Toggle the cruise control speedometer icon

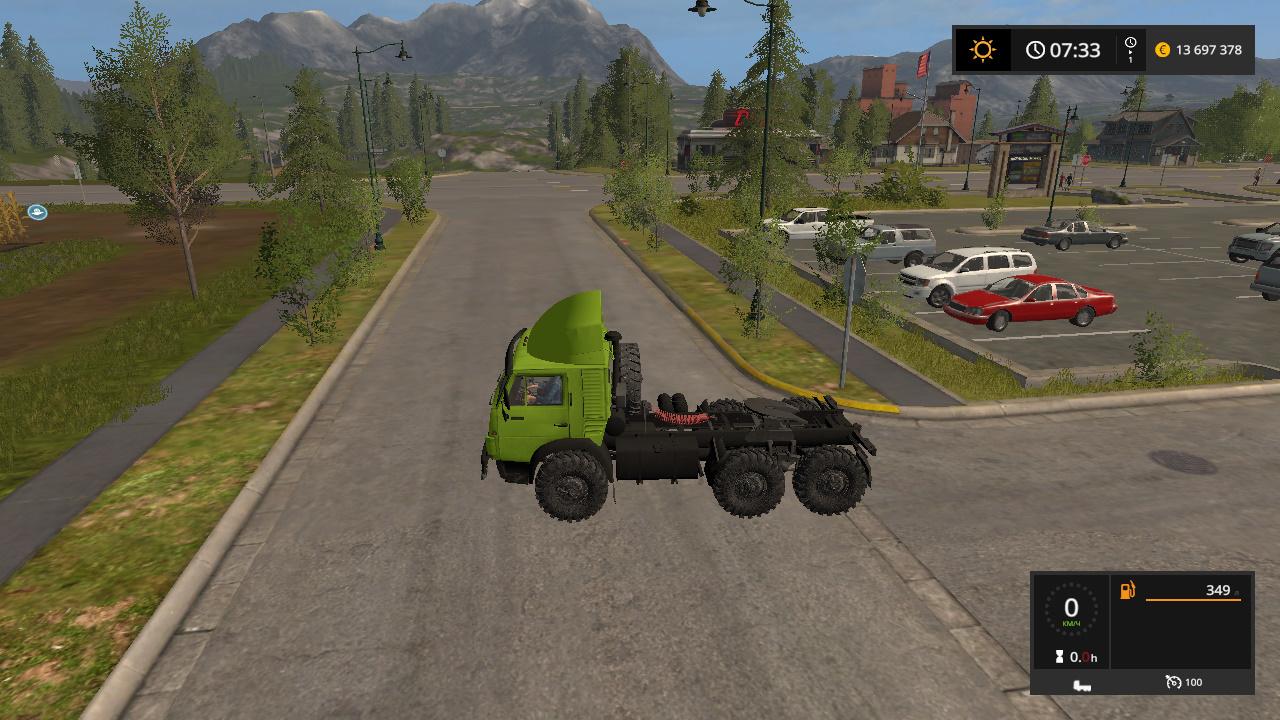coord(1173,682)
